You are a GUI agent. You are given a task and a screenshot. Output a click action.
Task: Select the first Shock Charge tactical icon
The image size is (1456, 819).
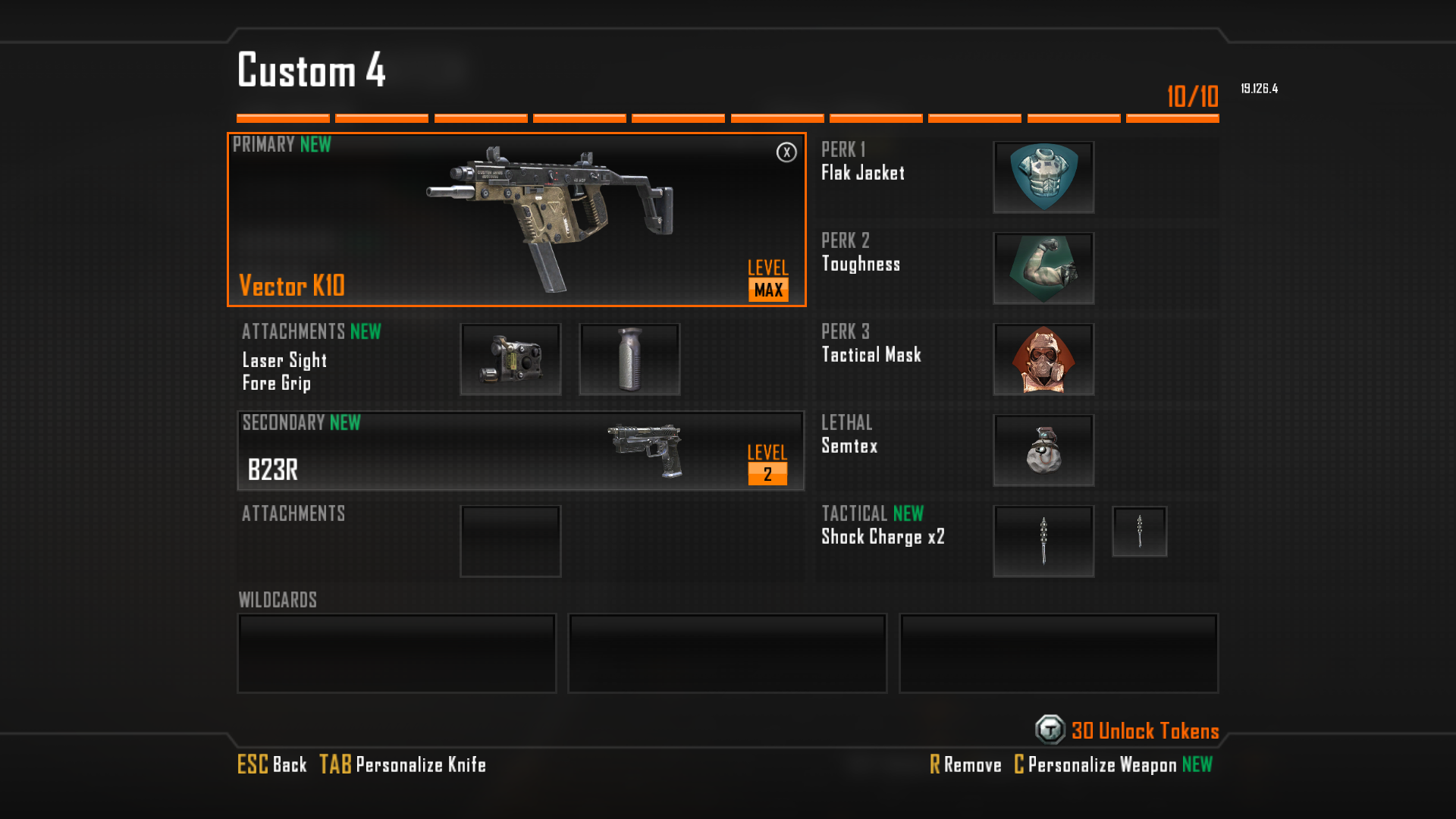point(1043,539)
